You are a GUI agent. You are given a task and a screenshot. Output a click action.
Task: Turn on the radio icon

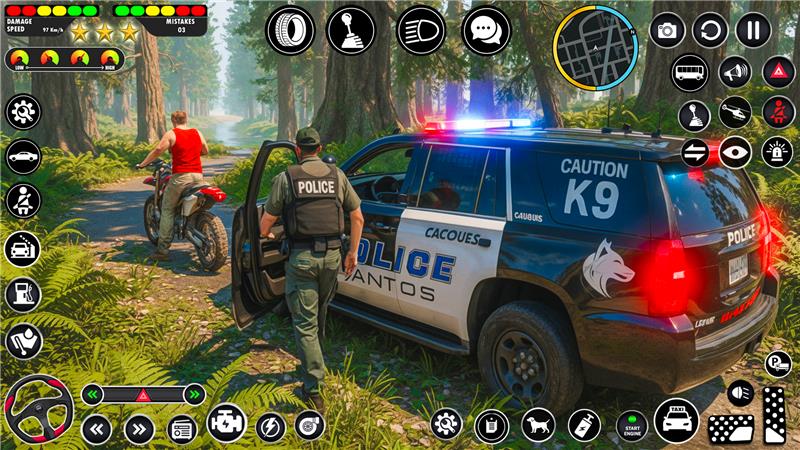click(182, 429)
